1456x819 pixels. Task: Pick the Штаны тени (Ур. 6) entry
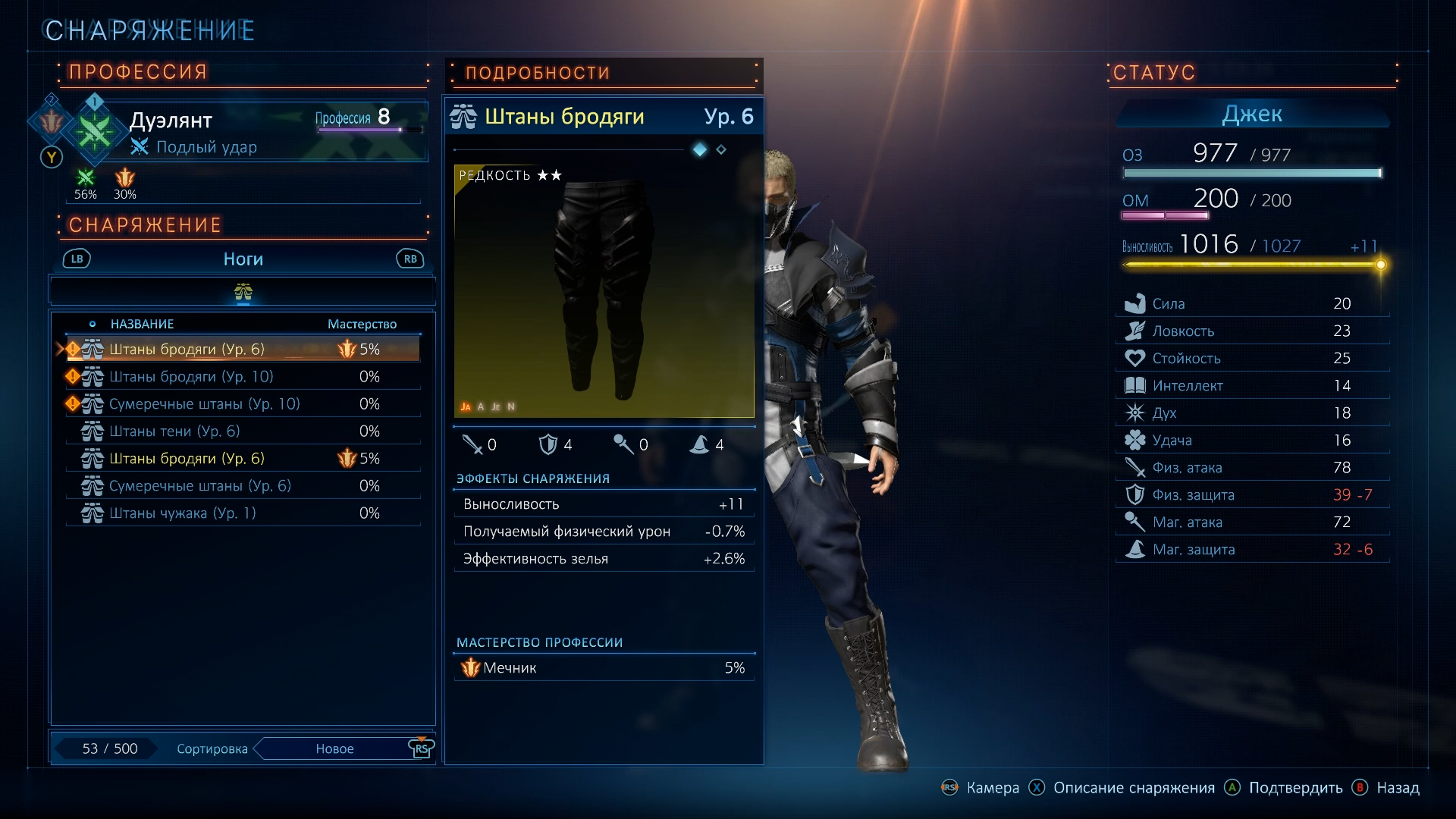tap(243, 431)
